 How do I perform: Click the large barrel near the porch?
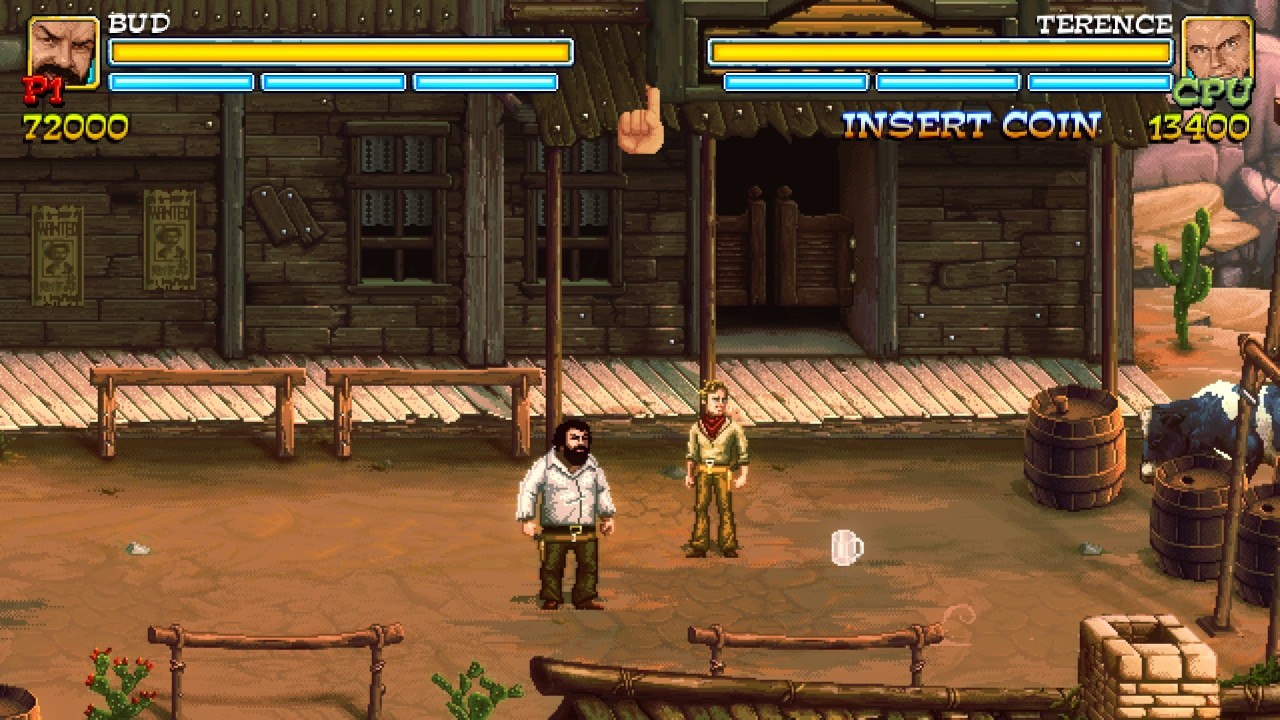tap(1075, 450)
